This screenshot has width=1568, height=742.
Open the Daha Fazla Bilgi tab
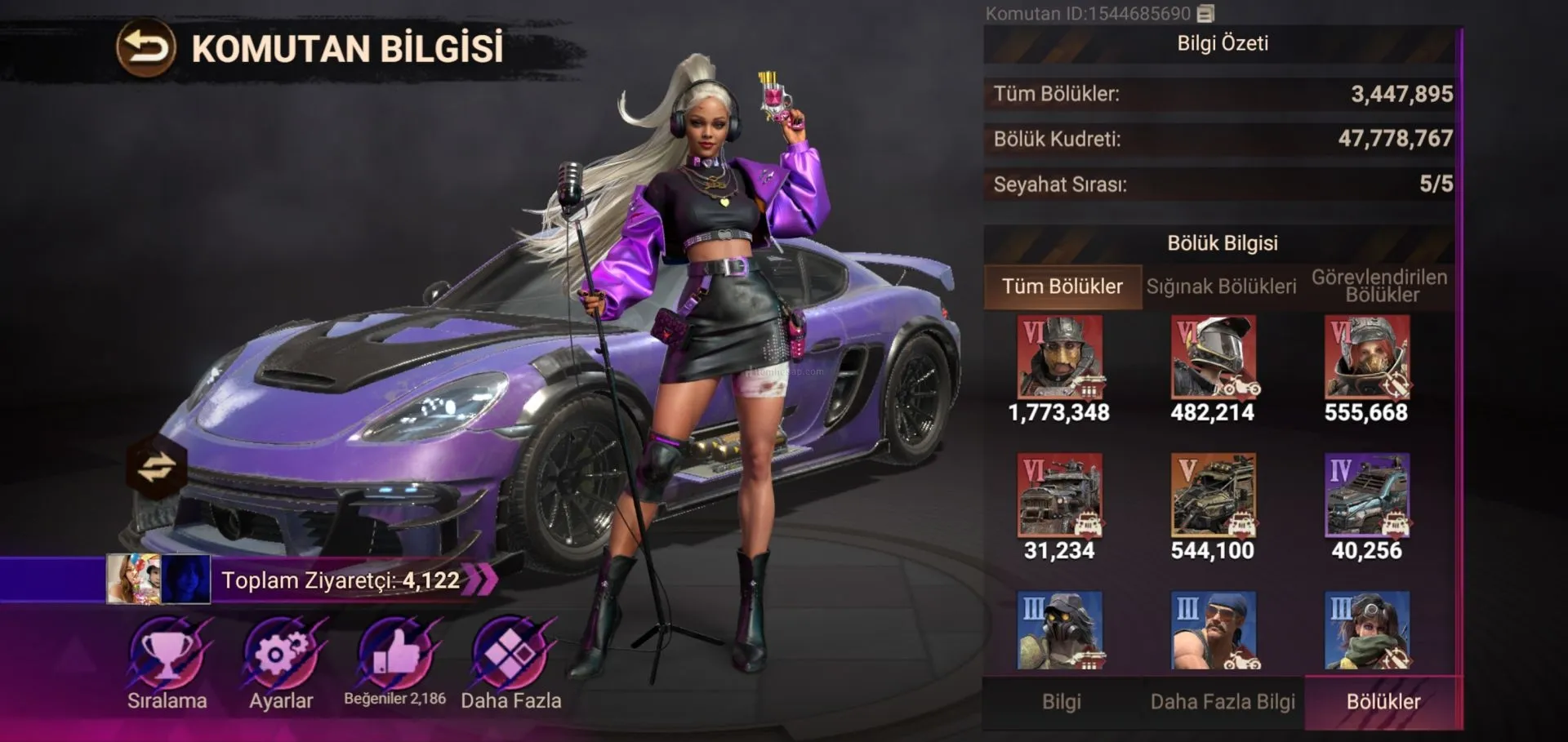pyautogui.click(x=1223, y=702)
